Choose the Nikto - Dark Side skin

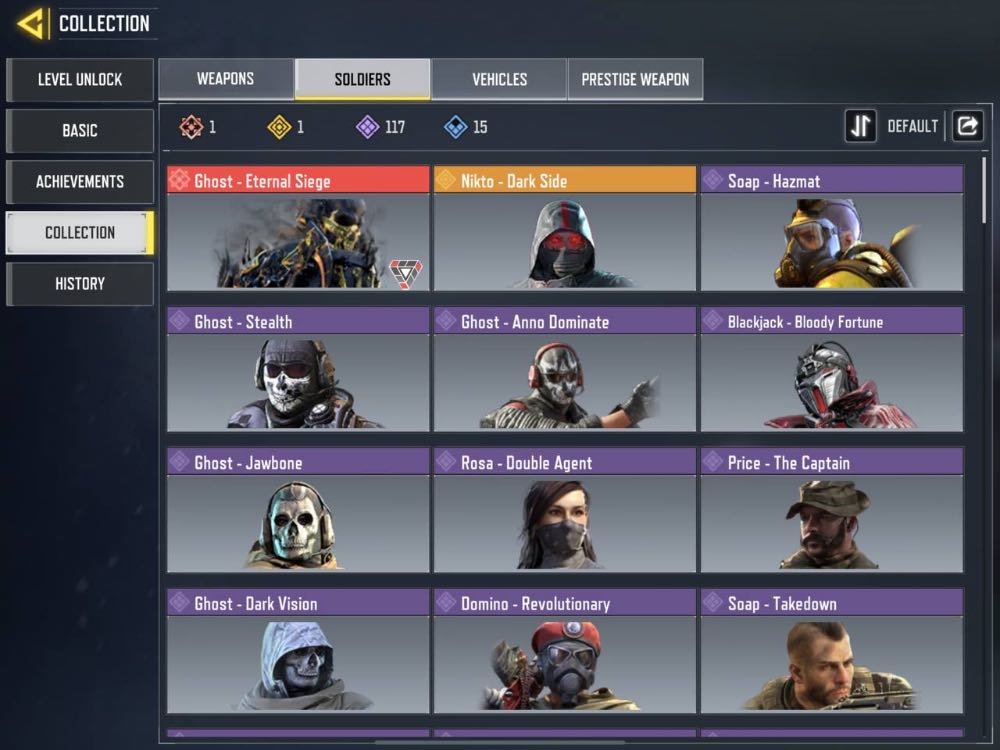565,228
